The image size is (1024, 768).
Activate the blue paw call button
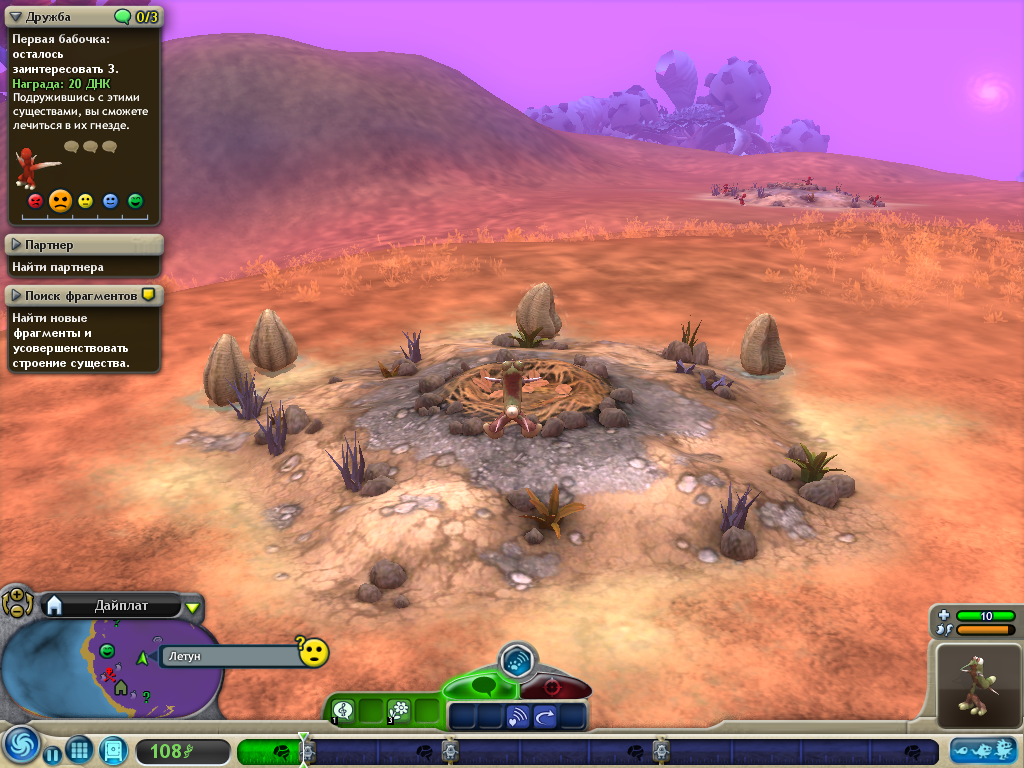tap(518, 660)
